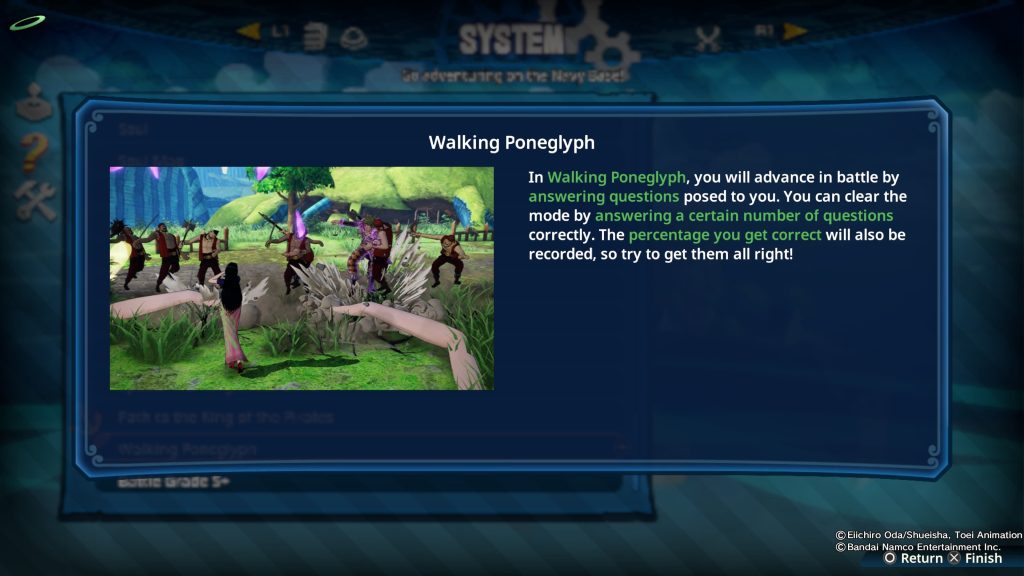Click the right yellow tab arrow
The image size is (1024, 576).
click(x=795, y=32)
